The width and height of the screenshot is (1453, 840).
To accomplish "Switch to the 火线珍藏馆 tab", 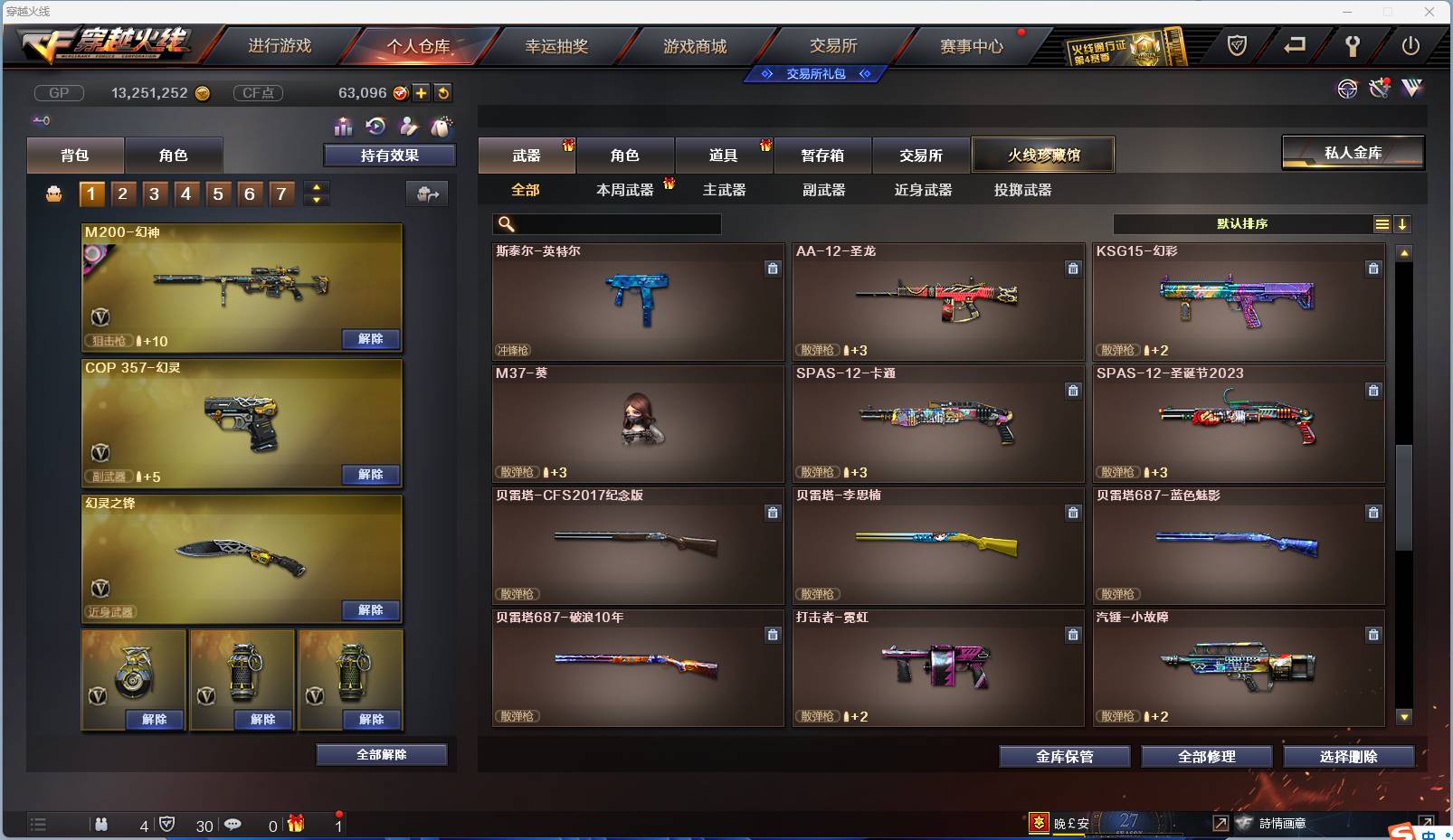I will click(x=1044, y=155).
